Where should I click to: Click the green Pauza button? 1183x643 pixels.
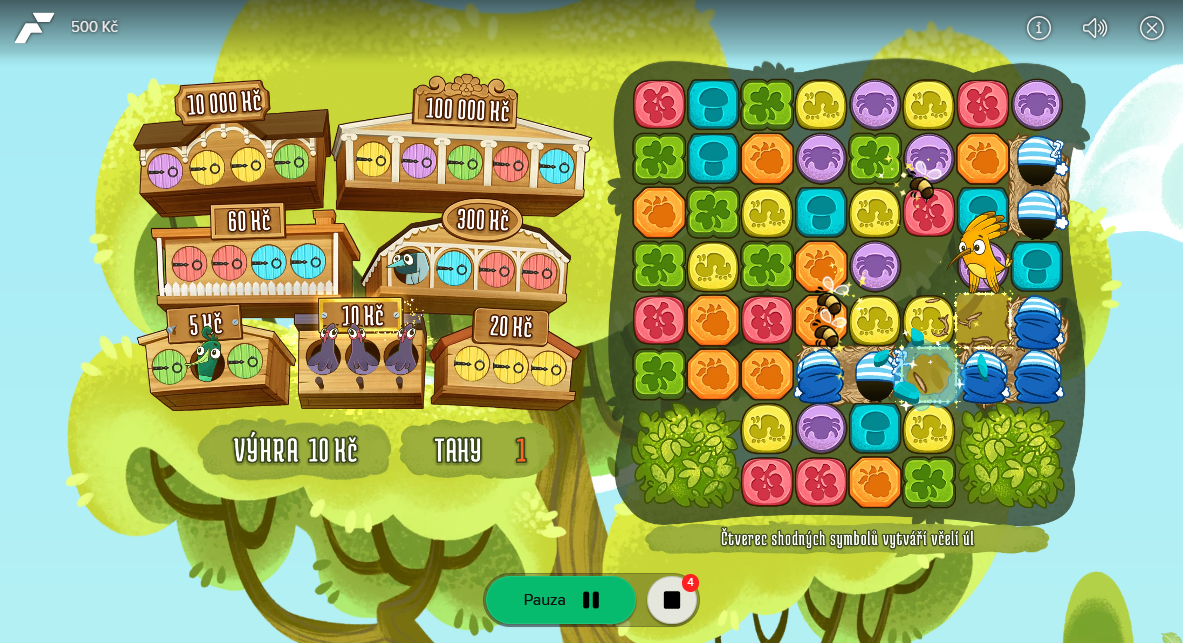pyautogui.click(x=561, y=600)
